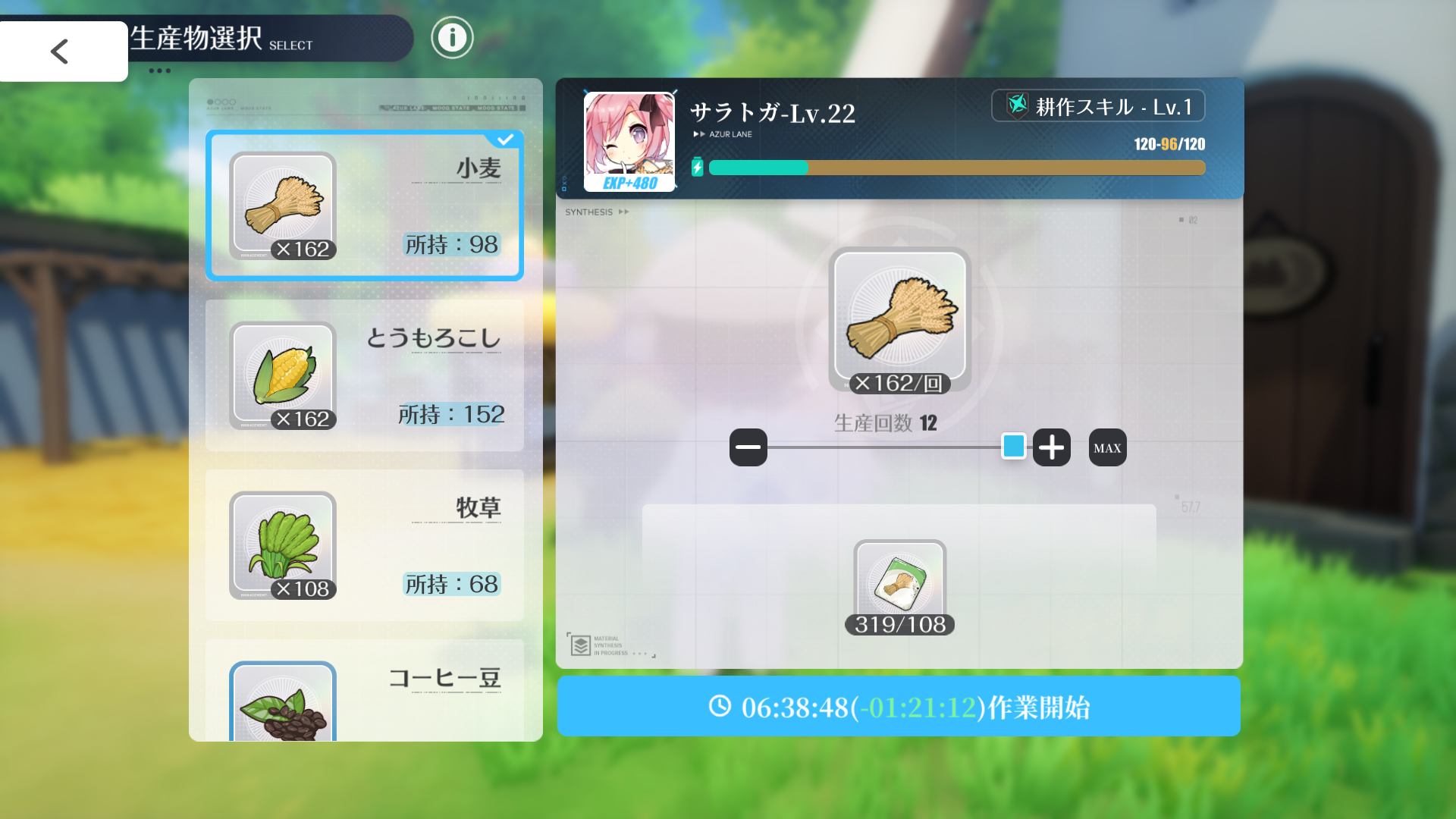
Task: Choose the とうもろこし corn product
Action: [365, 375]
